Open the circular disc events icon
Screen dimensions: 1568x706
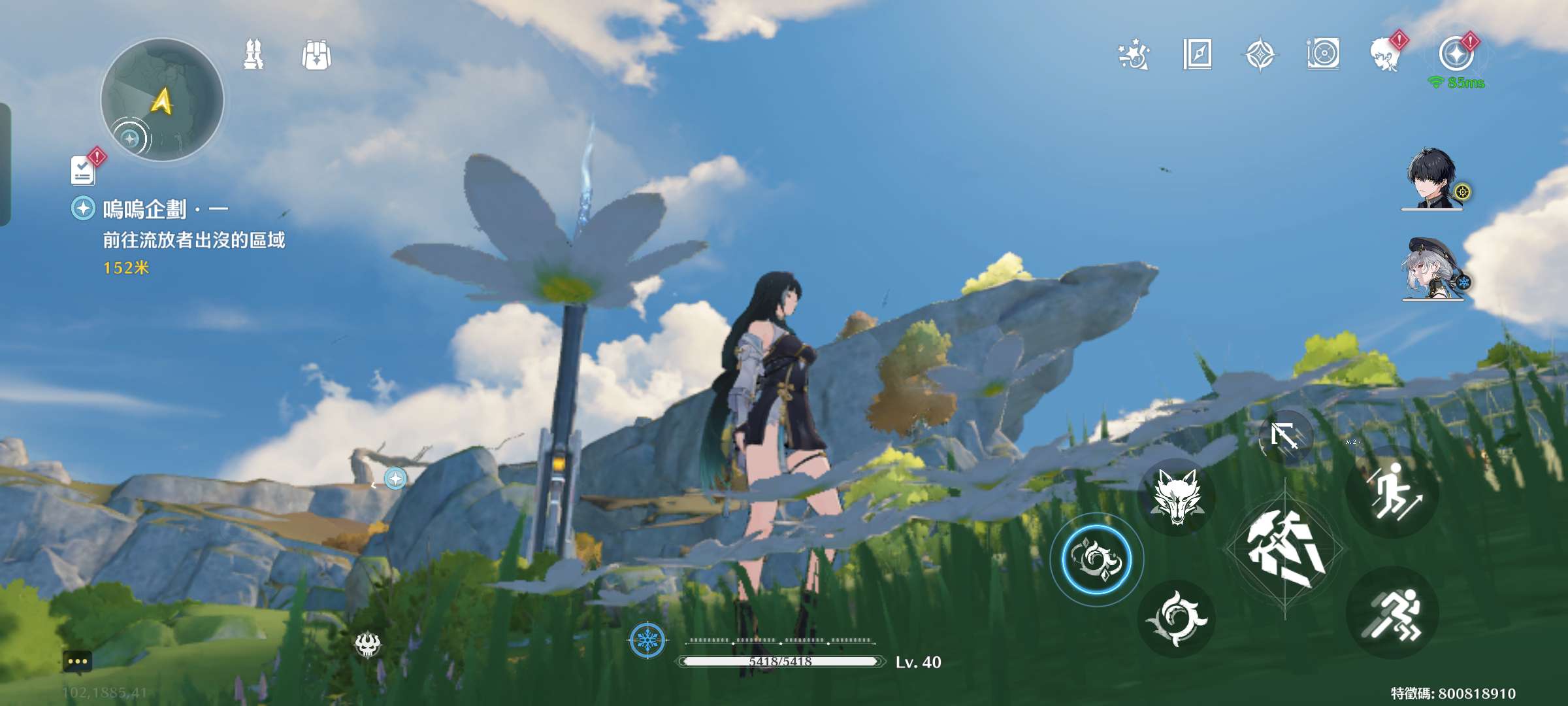click(1324, 55)
